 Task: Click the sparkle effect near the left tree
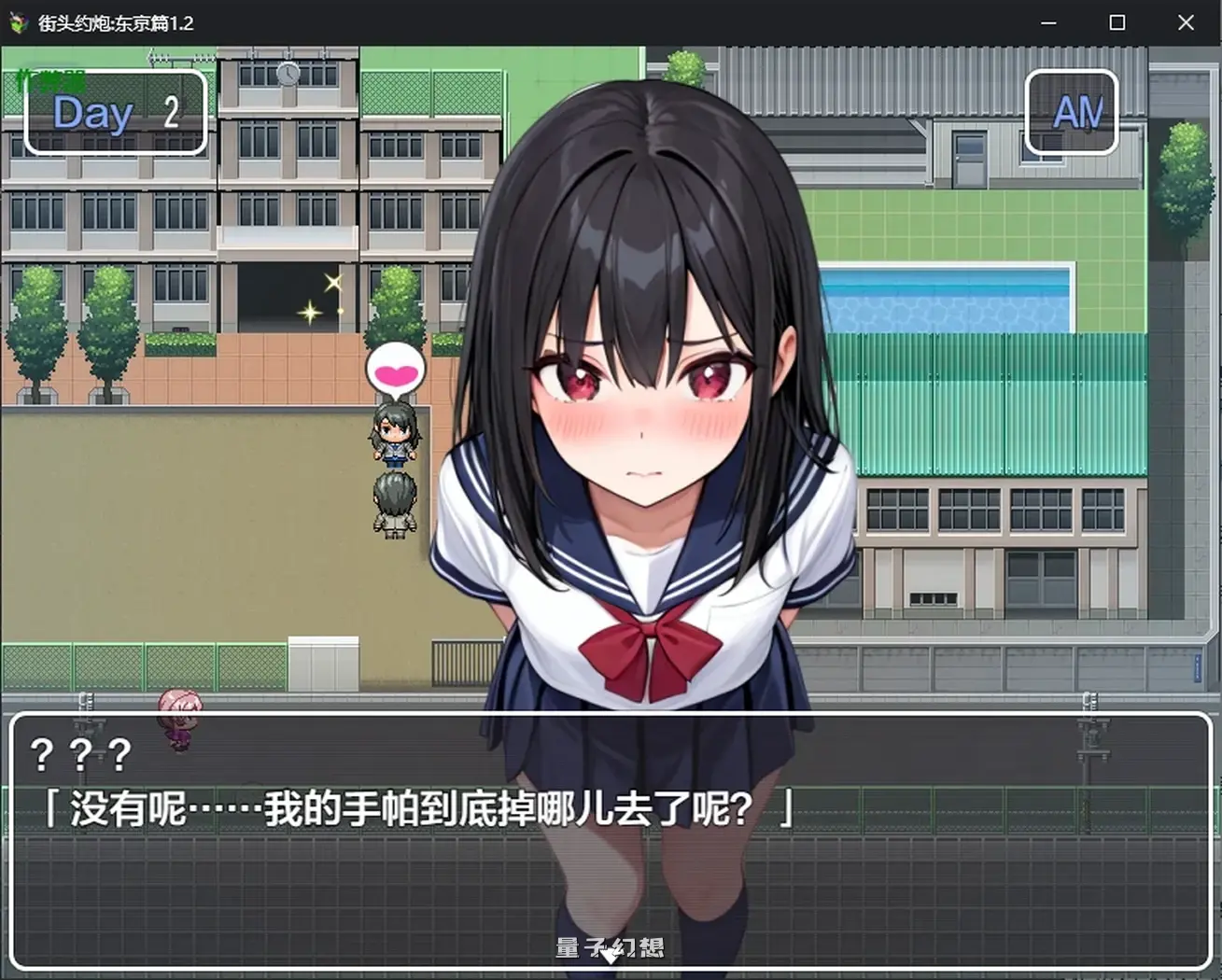329,291
